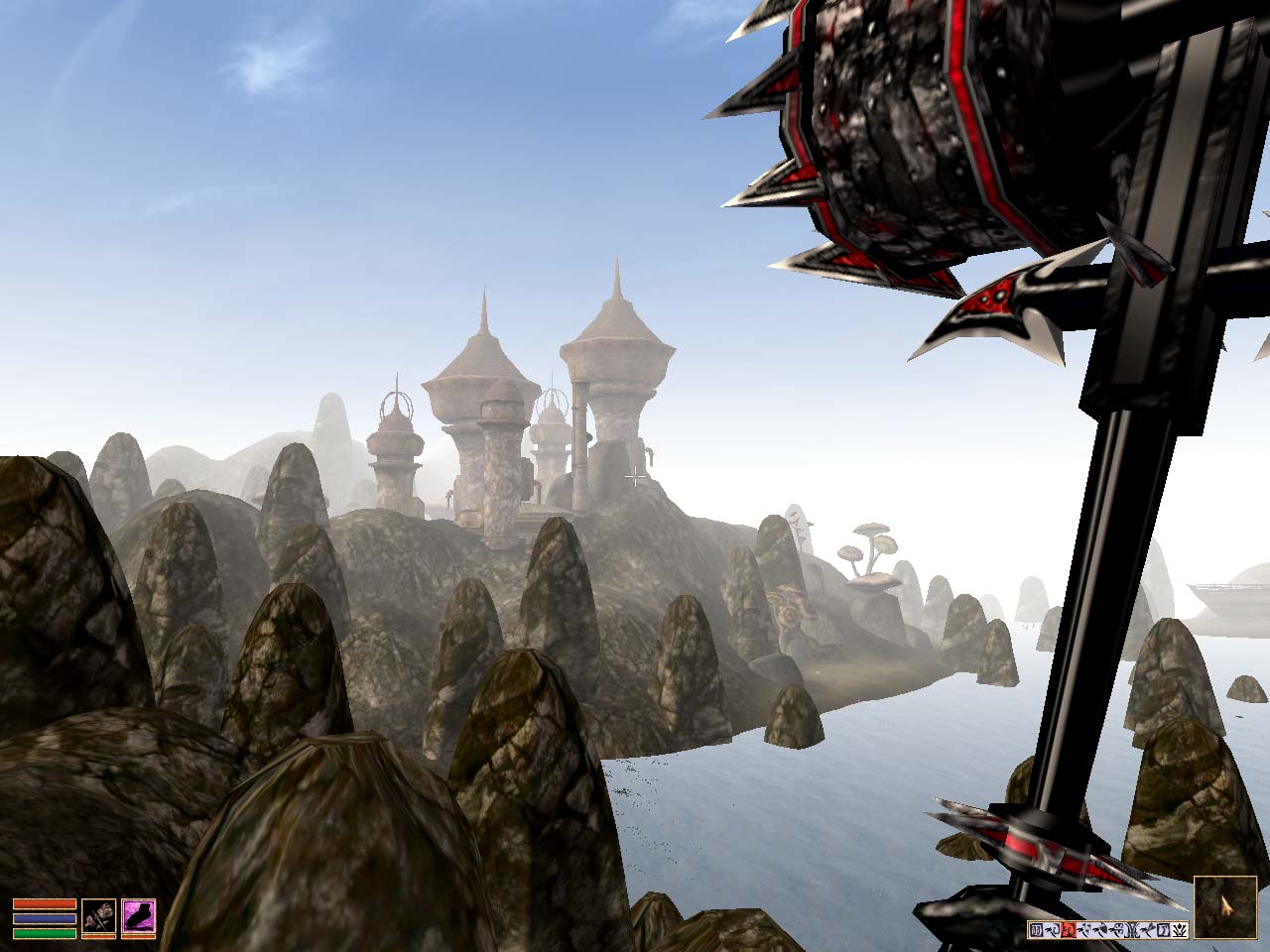This screenshot has height=952, width=1270.
Task: Click the acorn-shaped effect icon
Action: 1104,930
